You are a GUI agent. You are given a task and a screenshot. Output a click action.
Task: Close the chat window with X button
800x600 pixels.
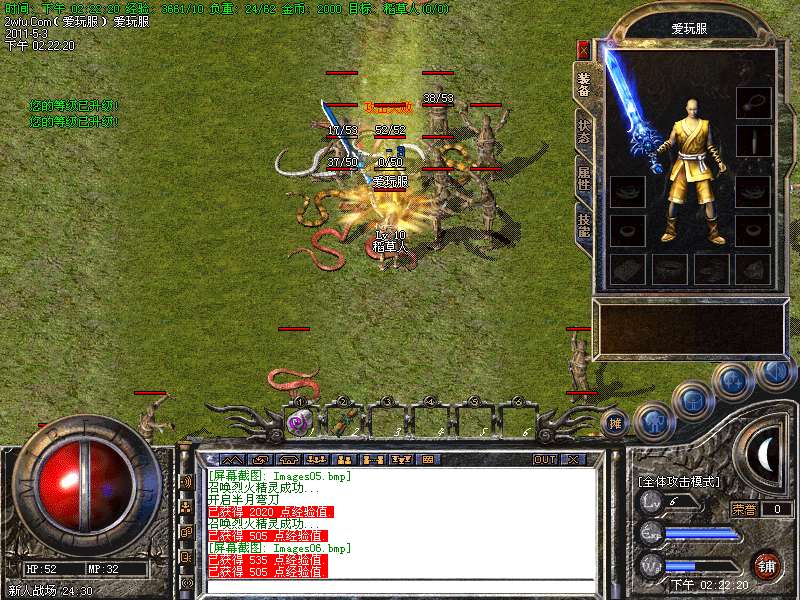[x=572, y=459]
